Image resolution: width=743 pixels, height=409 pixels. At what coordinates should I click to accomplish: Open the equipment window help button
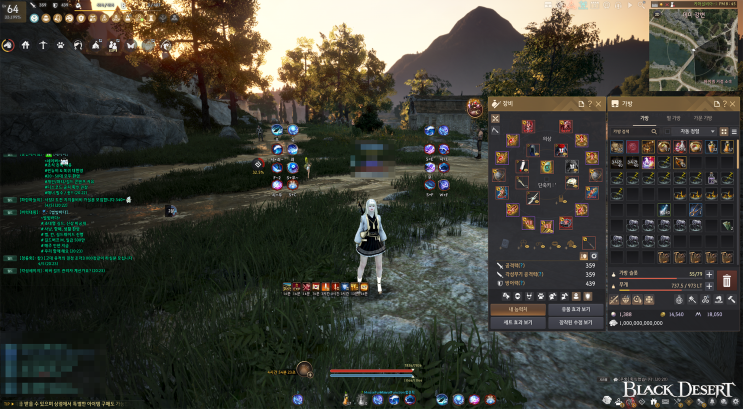pos(590,104)
